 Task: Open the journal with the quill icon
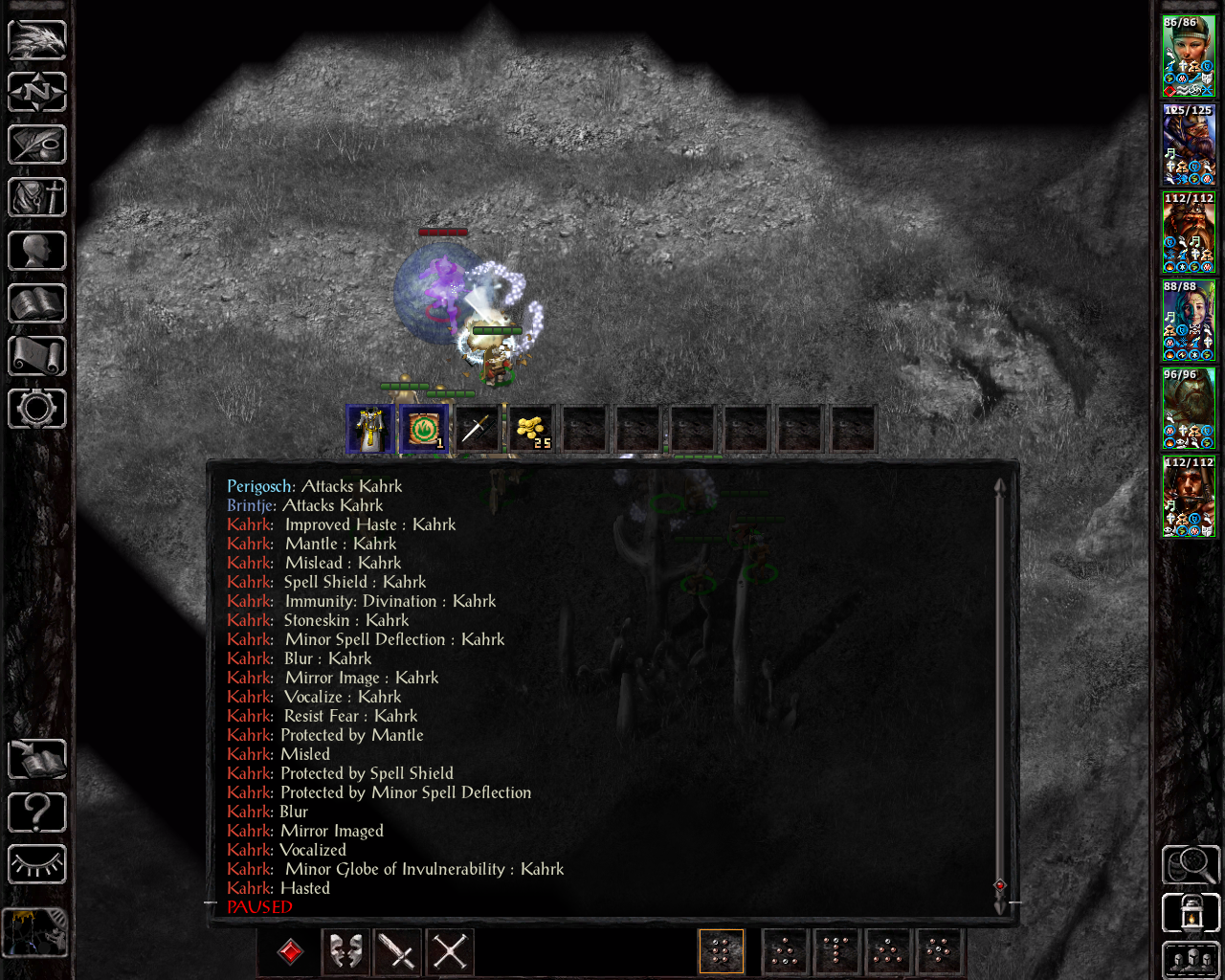[x=37, y=145]
